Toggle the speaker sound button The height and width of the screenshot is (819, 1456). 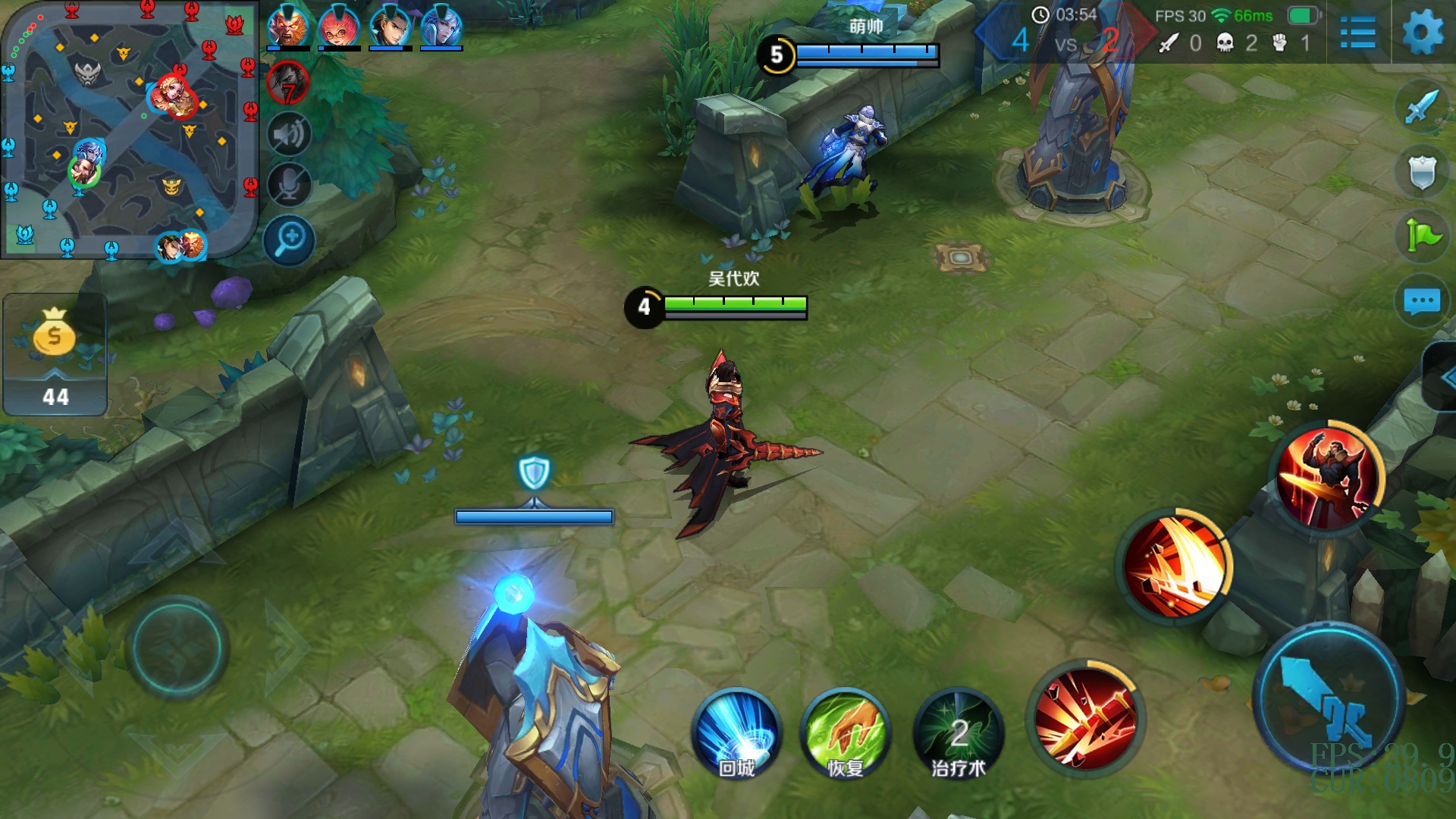click(288, 135)
